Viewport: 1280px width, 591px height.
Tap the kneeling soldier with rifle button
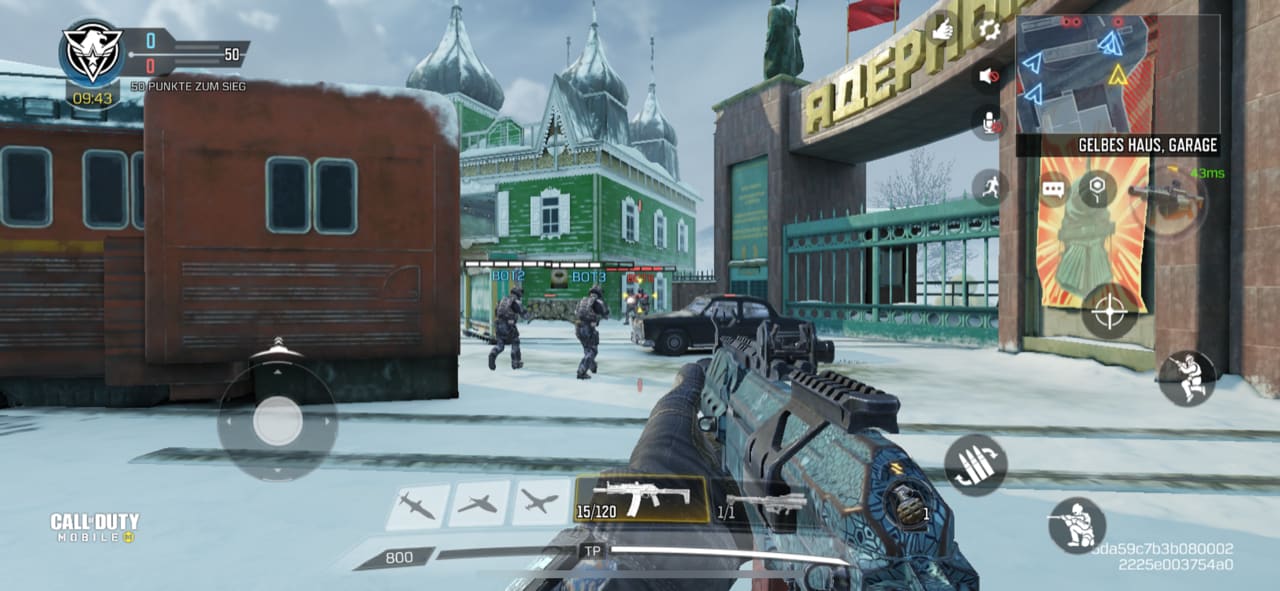tap(1077, 525)
